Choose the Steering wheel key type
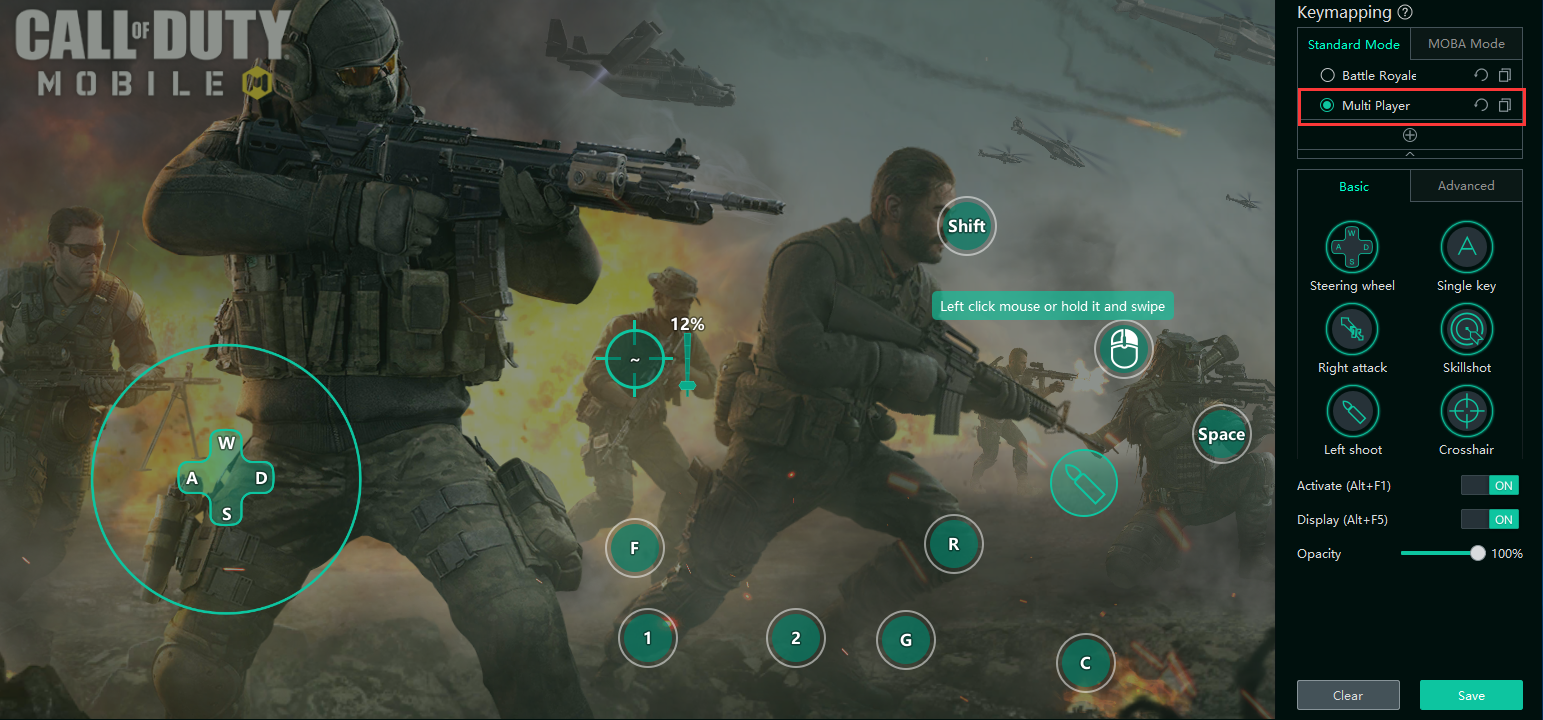 point(1352,246)
